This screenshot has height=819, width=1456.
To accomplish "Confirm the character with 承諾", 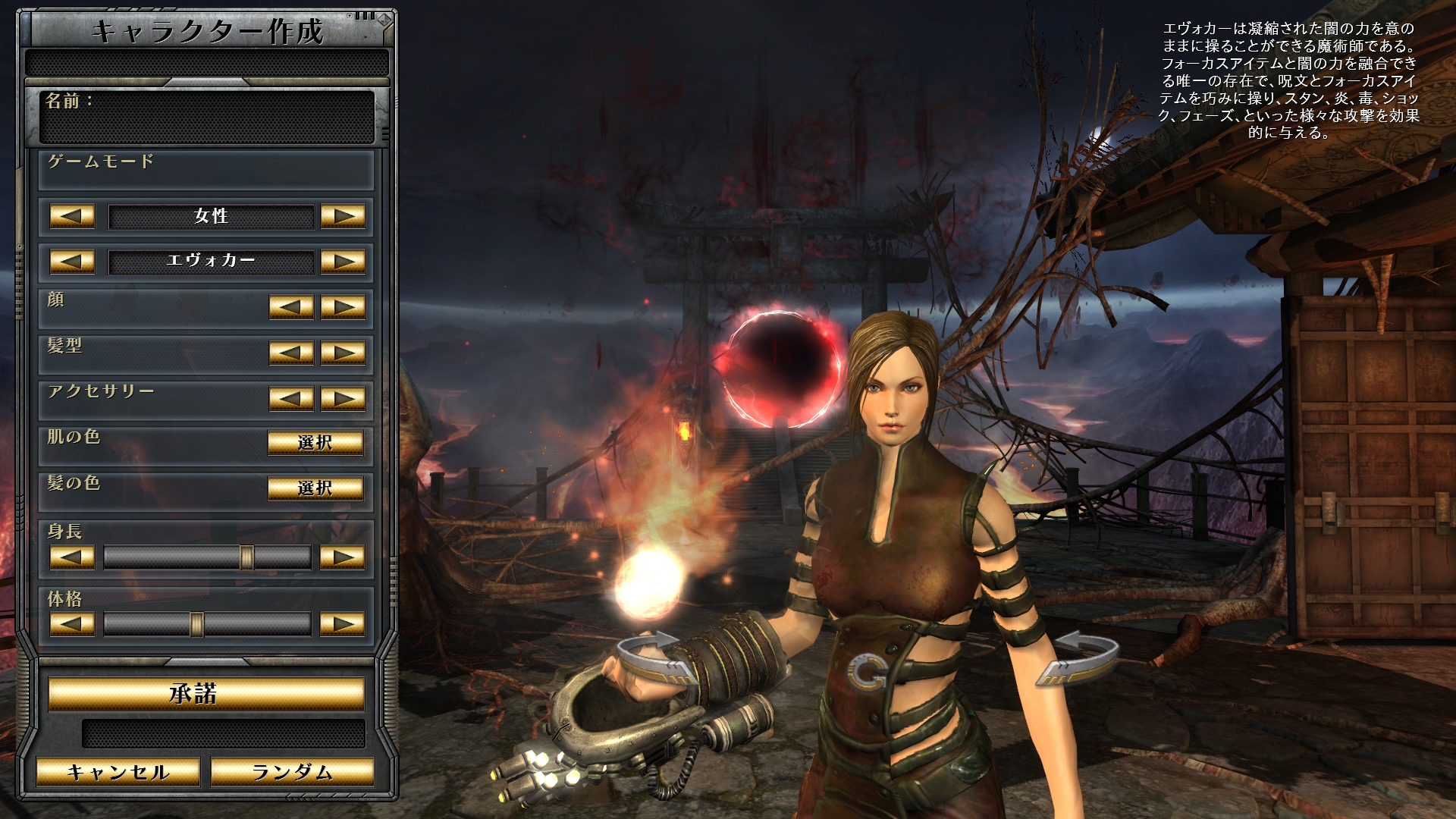I will pyautogui.click(x=206, y=694).
